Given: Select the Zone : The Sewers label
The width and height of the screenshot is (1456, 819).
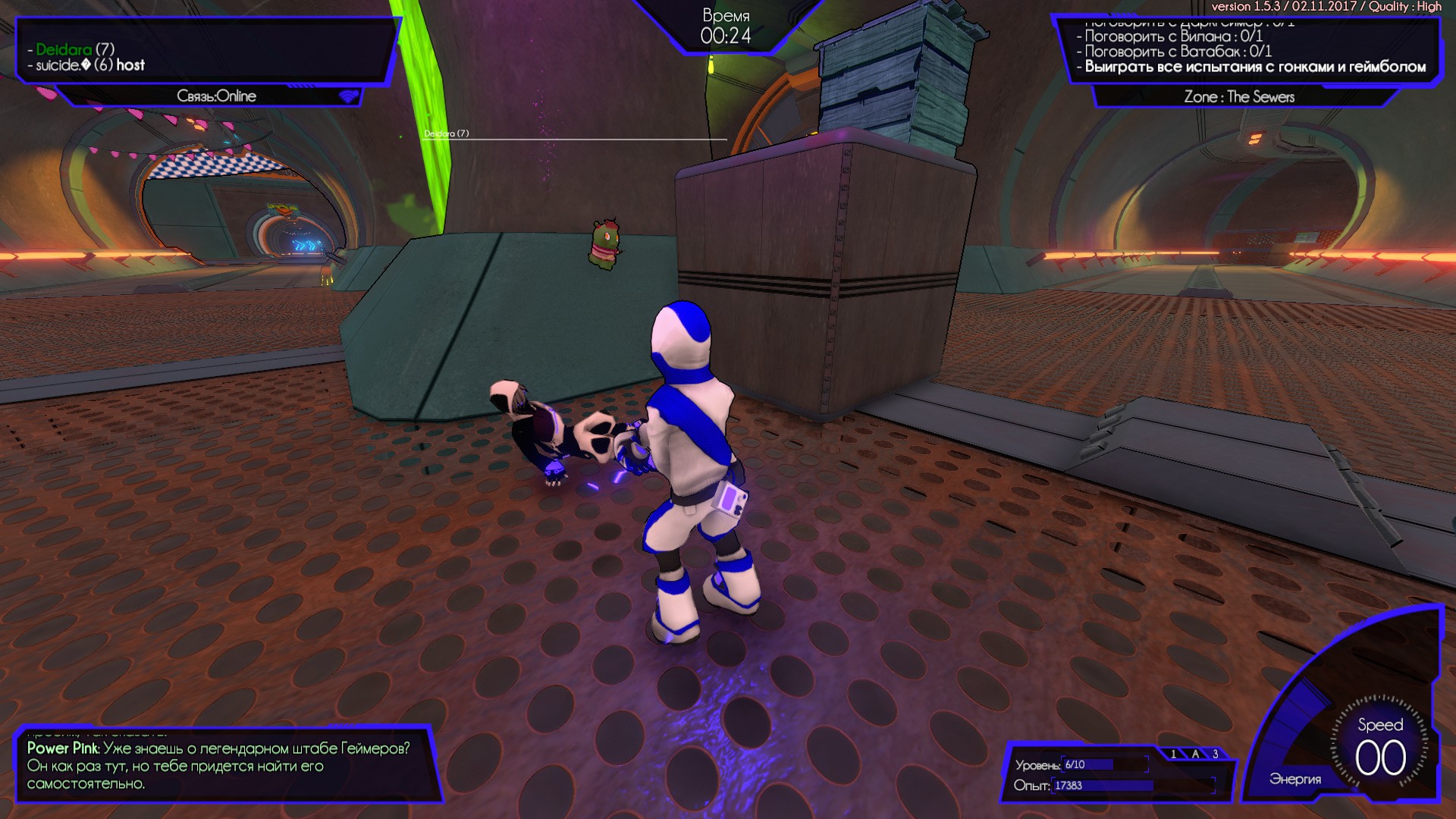Looking at the screenshot, I should click(x=1241, y=96).
